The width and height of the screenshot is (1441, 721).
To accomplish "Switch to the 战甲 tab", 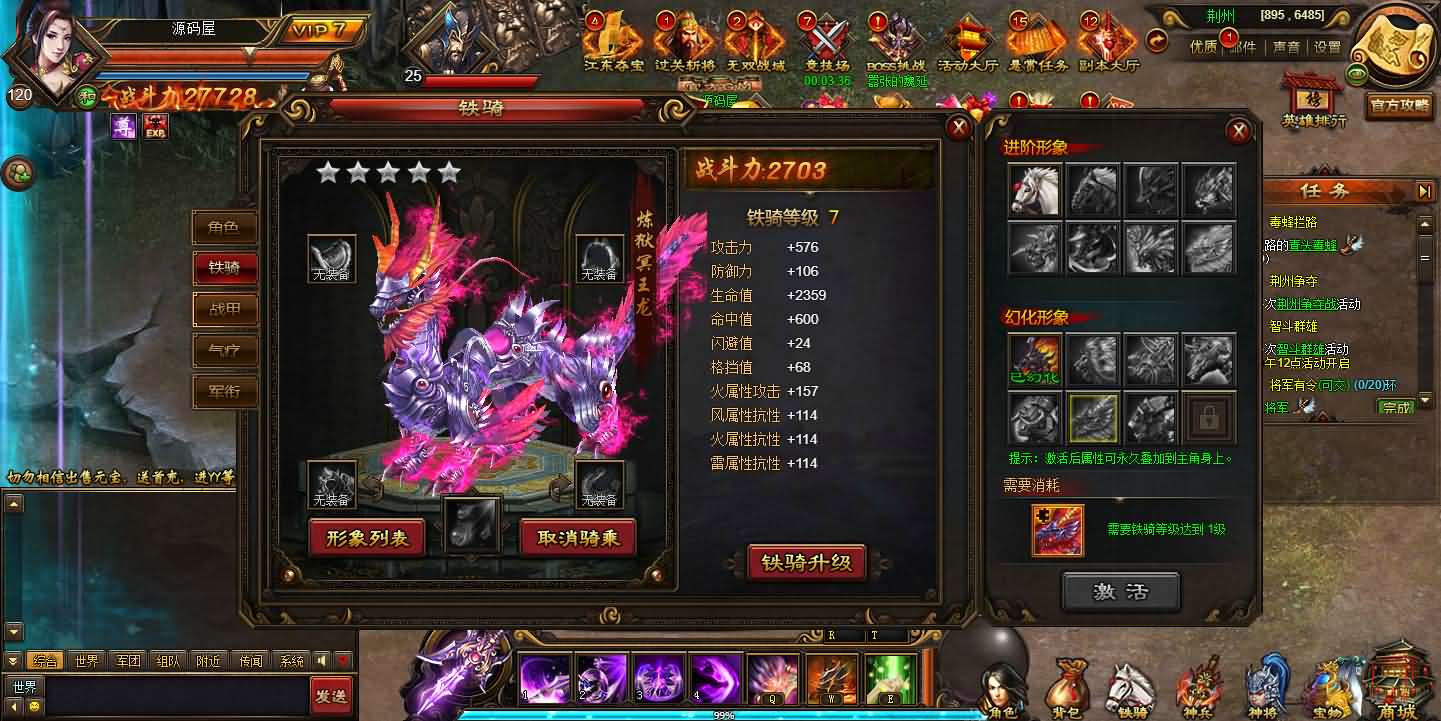I will pyautogui.click(x=225, y=310).
